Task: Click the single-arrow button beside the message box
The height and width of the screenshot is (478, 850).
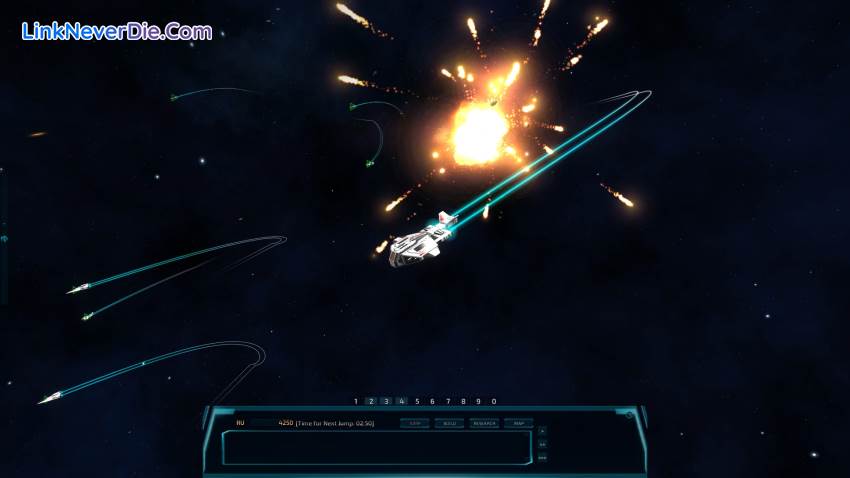Action: coord(542,432)
